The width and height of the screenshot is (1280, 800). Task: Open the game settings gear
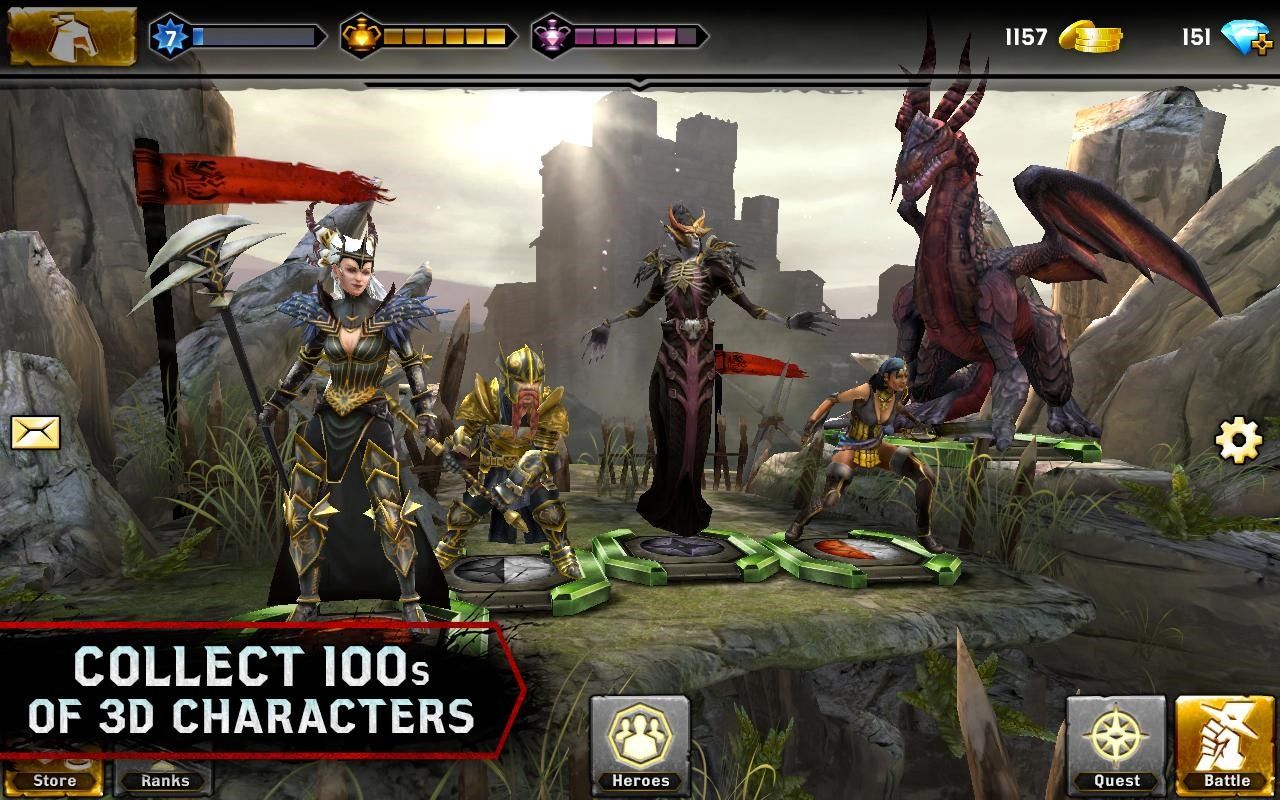[x=1239, y=436]
